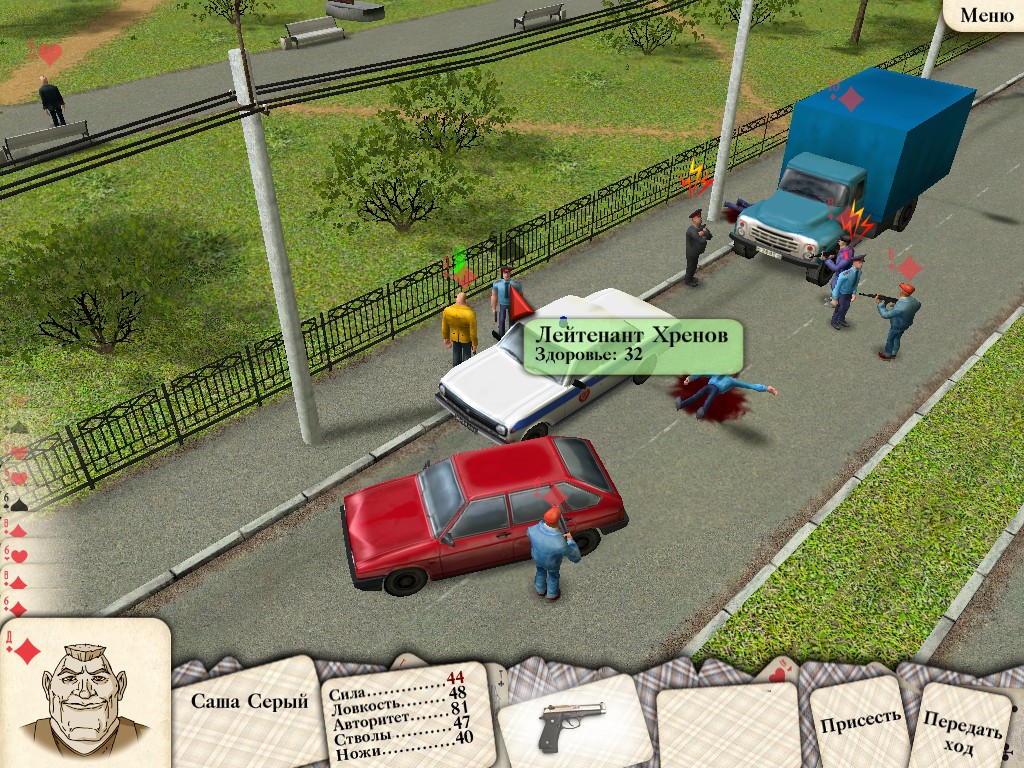The width and height of the screenshot is (1024, 768).
Task: Choose the Присесть (crouch) action card
Action: pos(860,718)
